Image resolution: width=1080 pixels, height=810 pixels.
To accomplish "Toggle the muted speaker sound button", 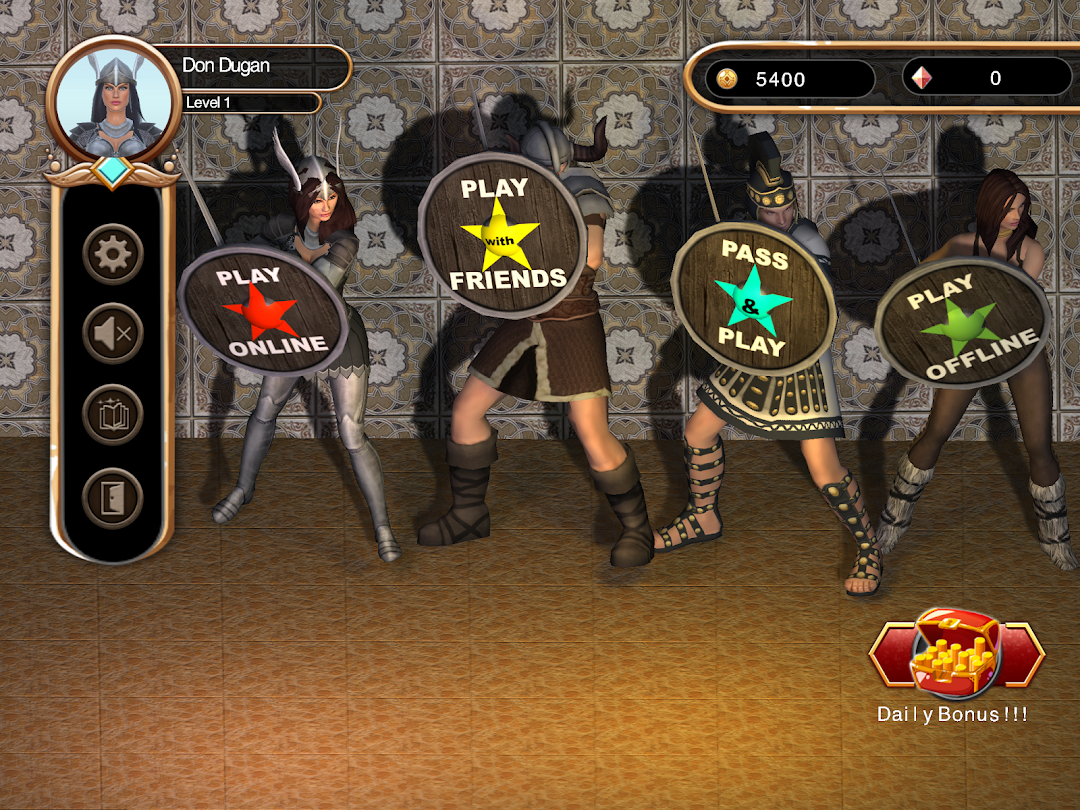I will (113, 334).
